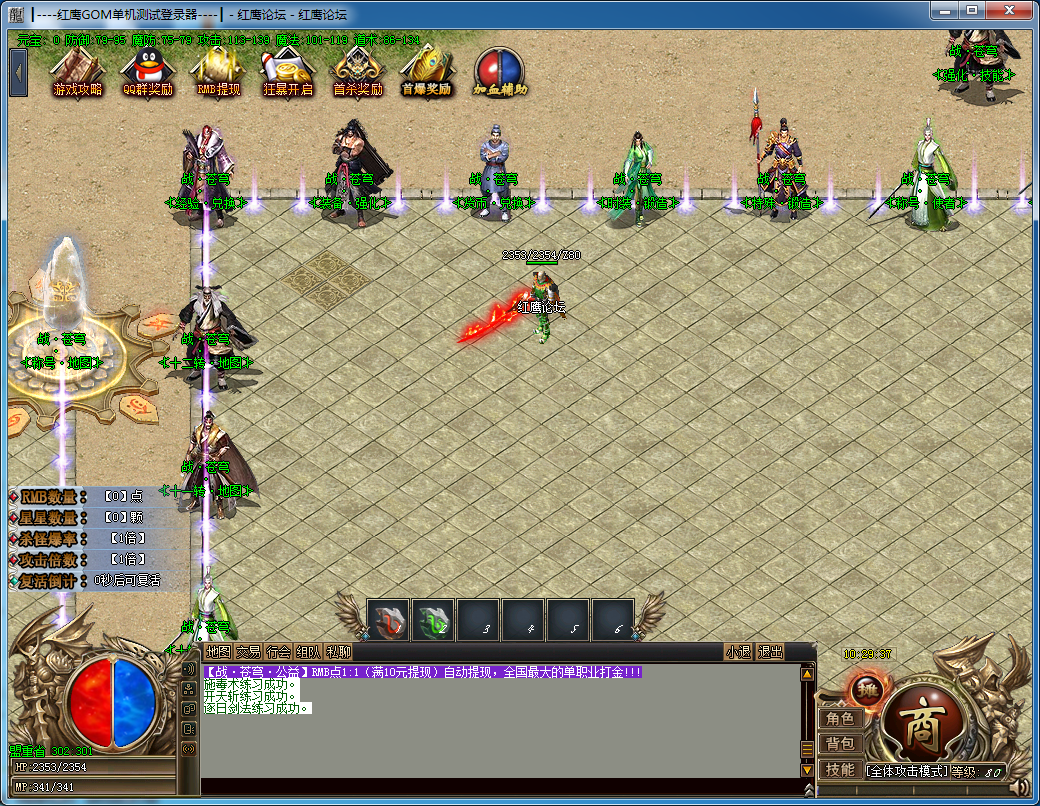Switch to the 交易 trade tab
The image size is (1040, 806).
[x=249, y=652]
